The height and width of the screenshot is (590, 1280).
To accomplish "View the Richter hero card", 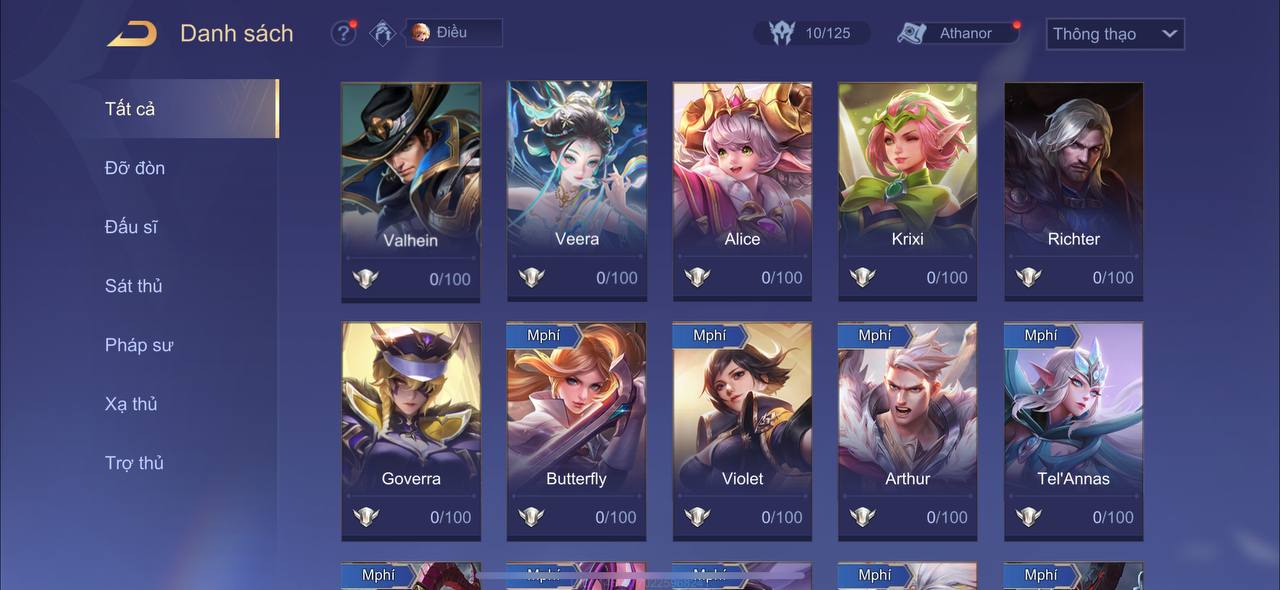I will click(1073, 190).
